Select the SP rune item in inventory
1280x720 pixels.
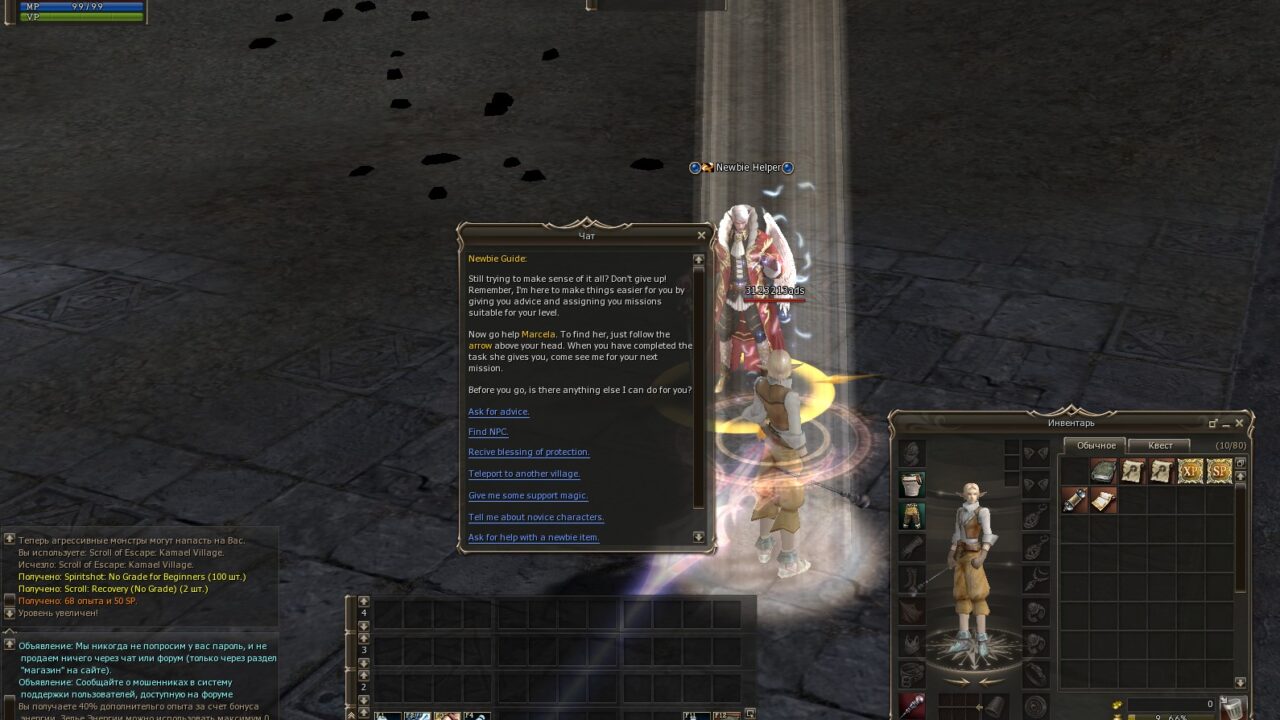(1219, 471)
